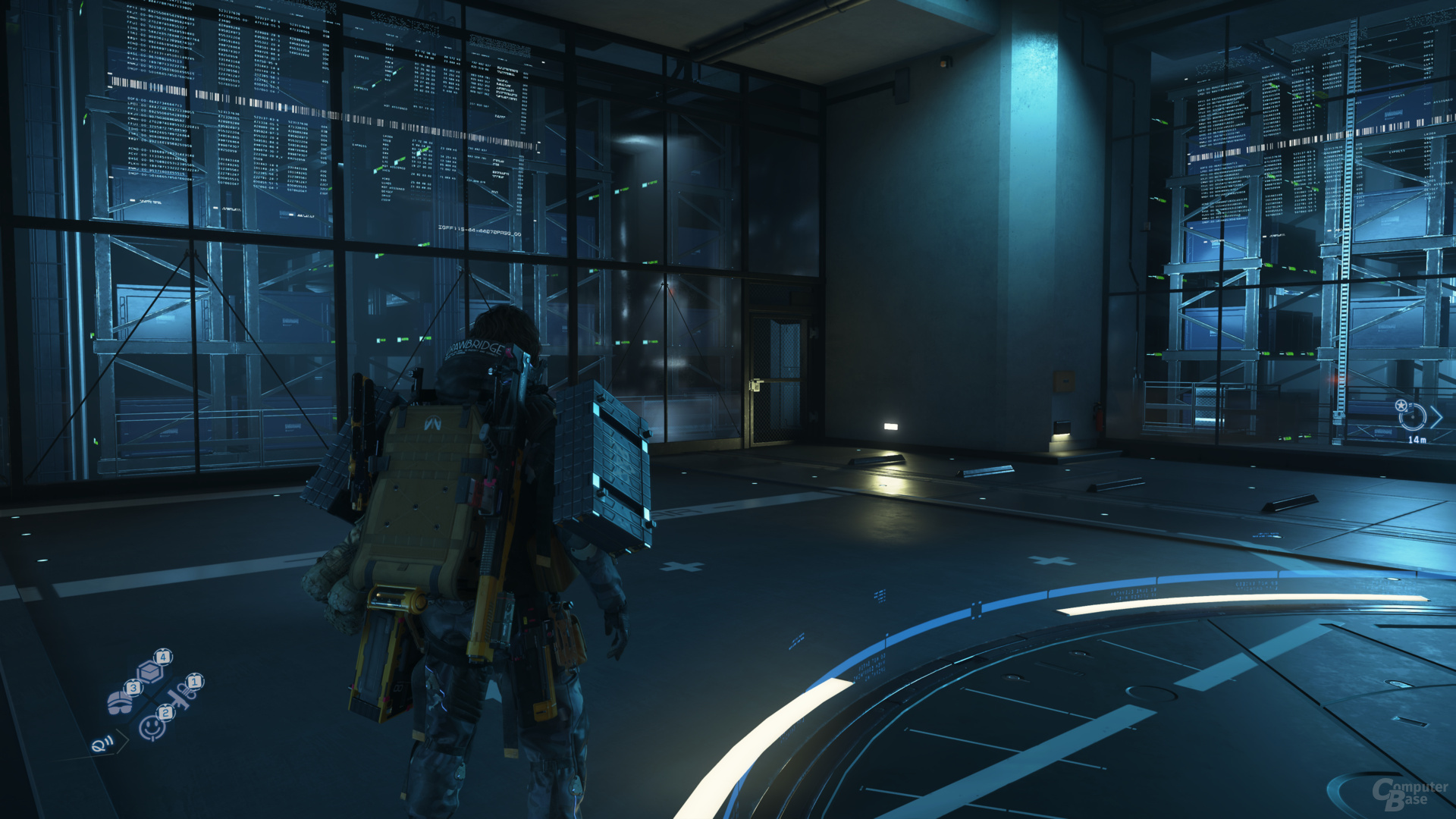The image size is (1456, 819).
Task: Activate the Odradek scanner icon
Action: [x=102, y=745]
